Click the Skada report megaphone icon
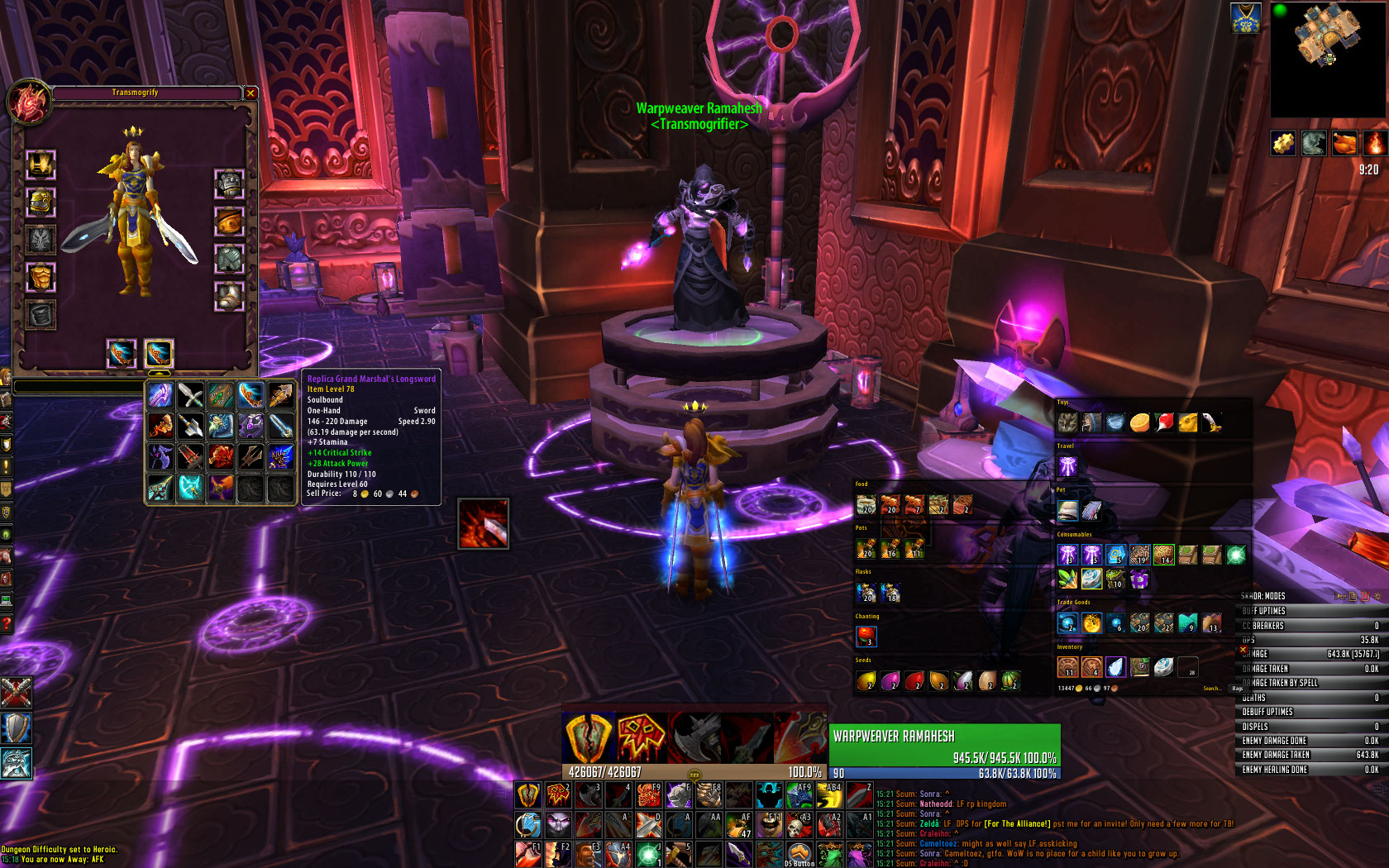The height and width of the screenshot is (868, 1389). (x=1339, y=596)
